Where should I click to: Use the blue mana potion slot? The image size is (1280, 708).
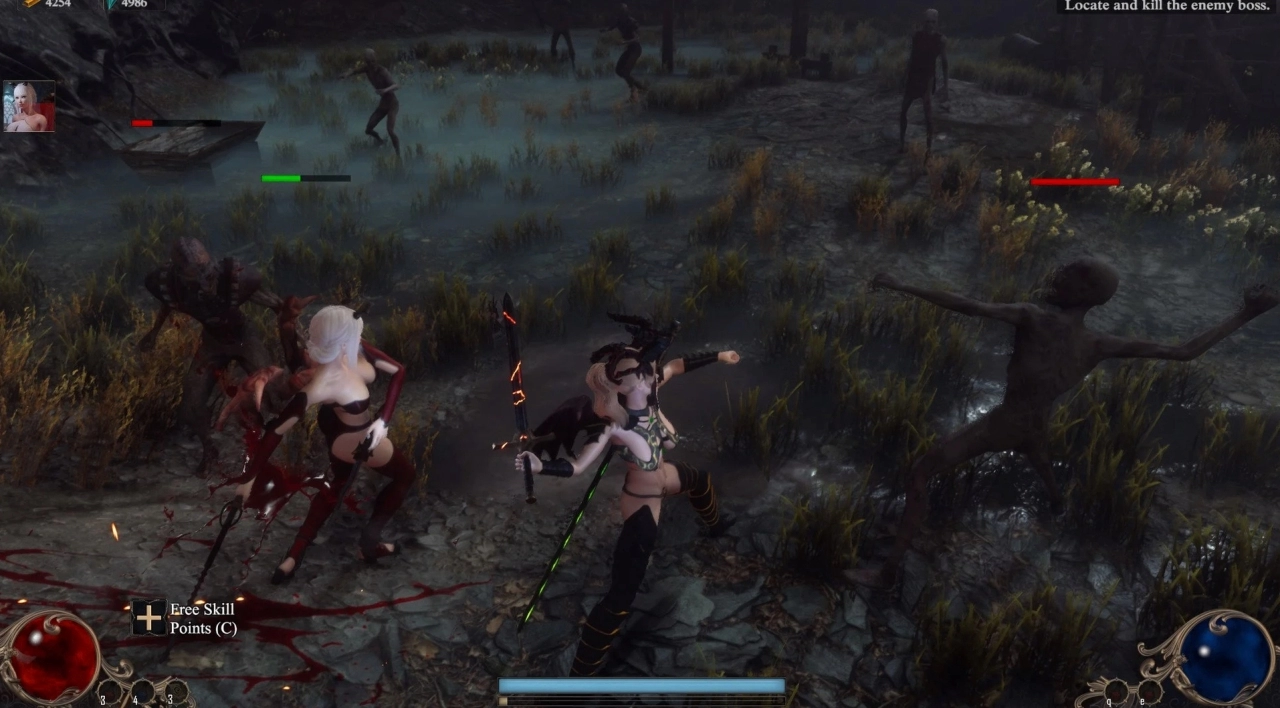click(x=143, y=691)
